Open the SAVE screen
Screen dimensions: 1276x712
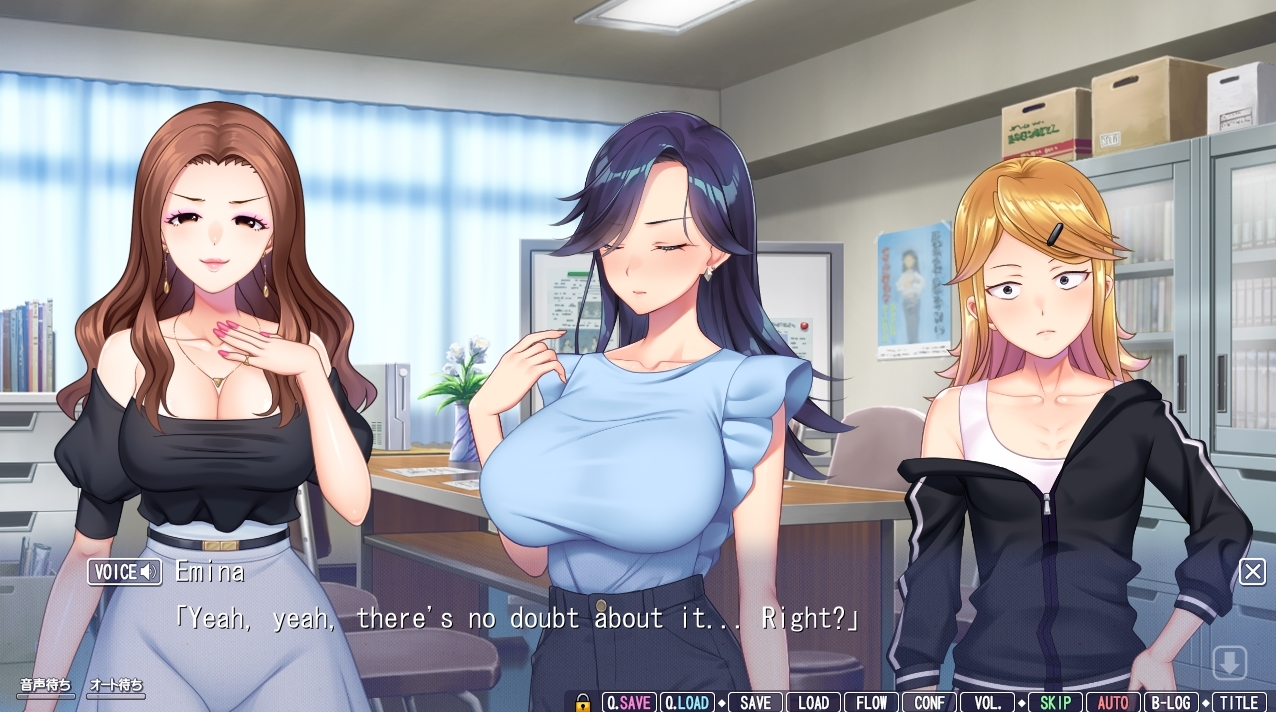pyautogui.click(x=755, y=702)
